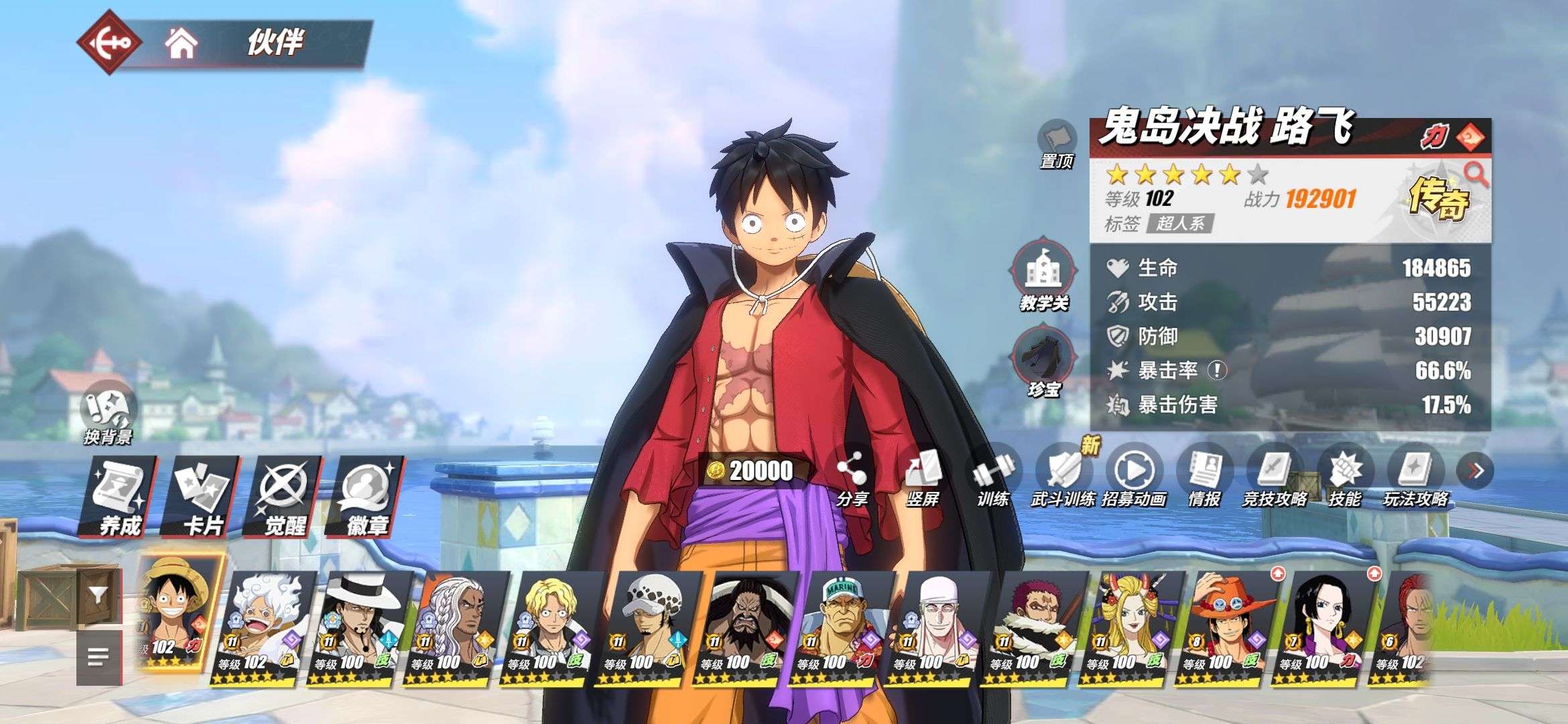Open the 养成 development menu
This screenshot has width=1568, height=724.
(x=119, y=496)
